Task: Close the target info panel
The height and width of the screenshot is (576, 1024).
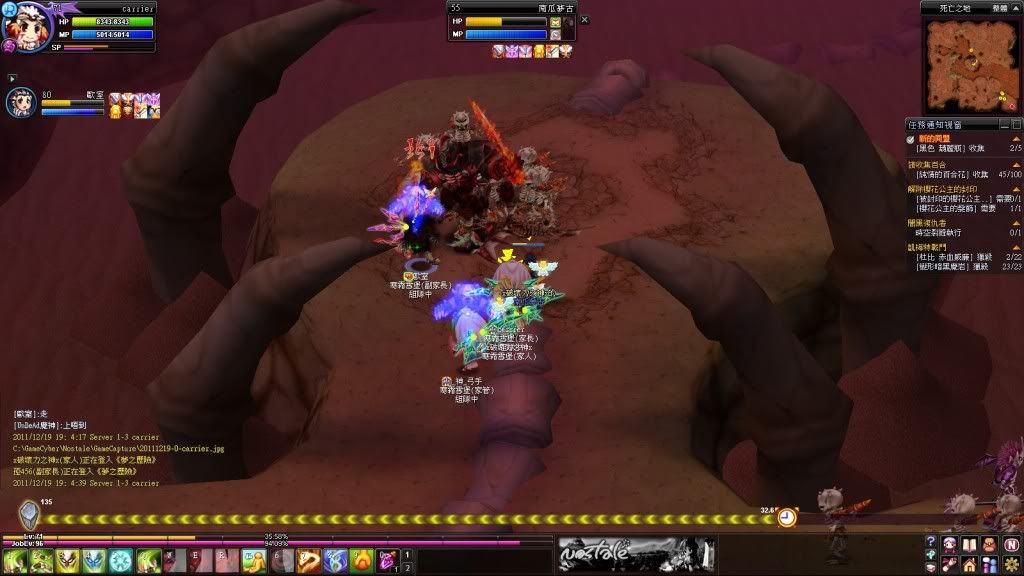Action: coord(585,20)
